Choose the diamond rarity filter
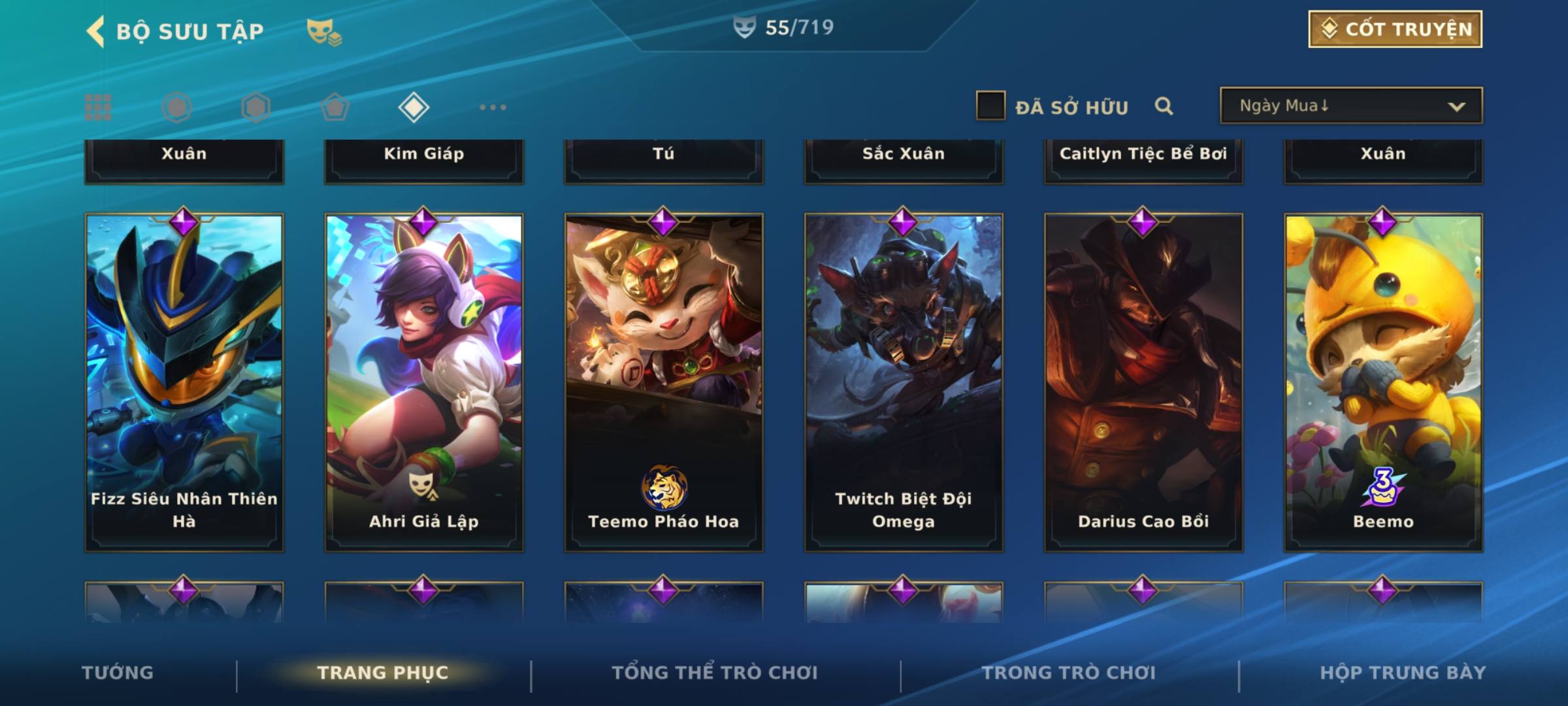Screen dimensions: 1568x706 click(414, 107)
